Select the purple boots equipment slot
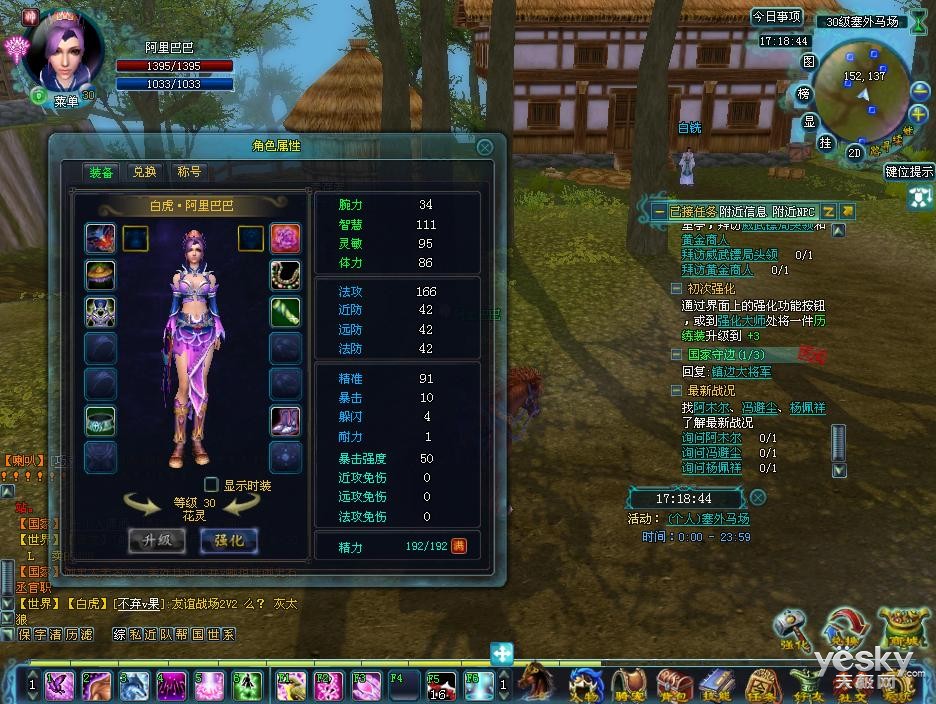This screenshot has width=936, height=704. [285, 420]
